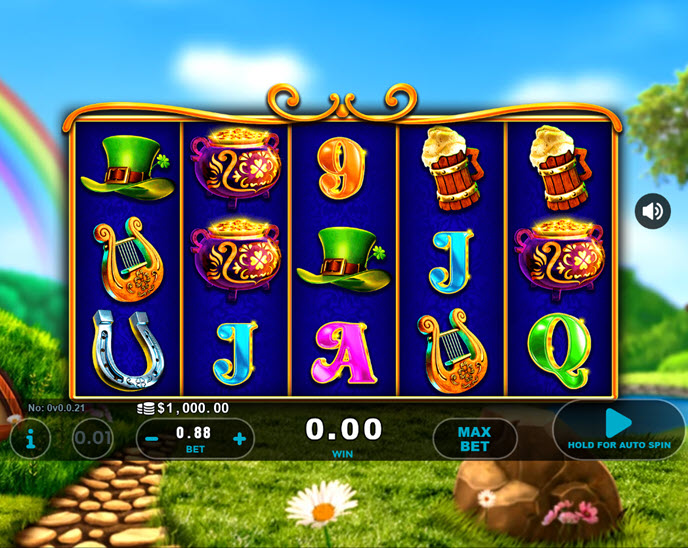
Task: Increase the bet with the plus button
Action: point(240,439)
